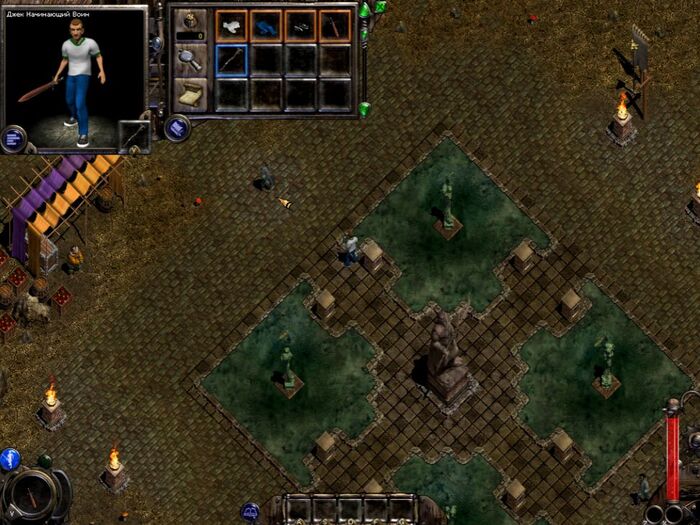This screenshot has height=525, width=700.
Task: Open the blue book button beside inventory
Action: pos(176,128)
